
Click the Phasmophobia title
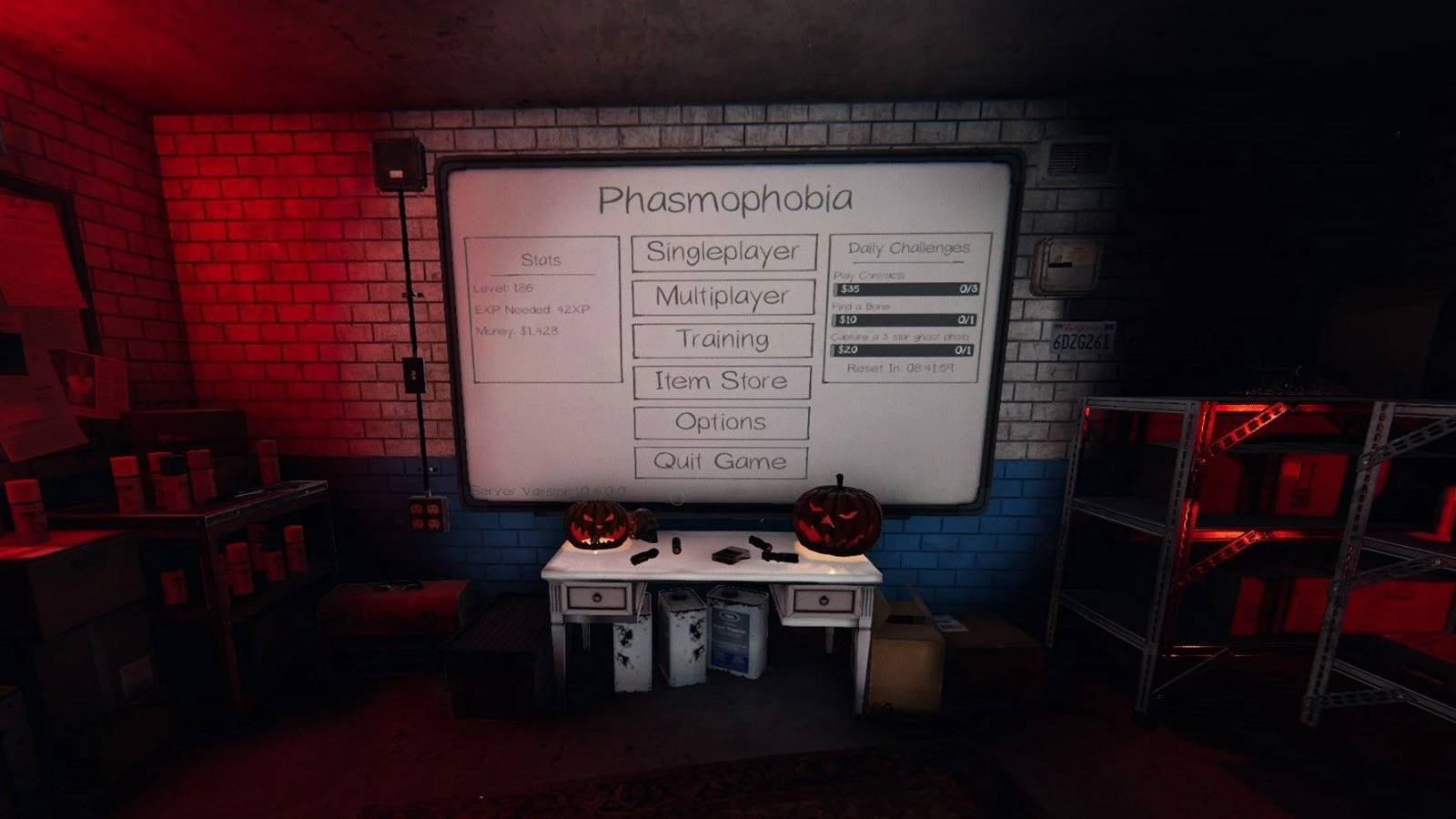click(x=727, y=197)
